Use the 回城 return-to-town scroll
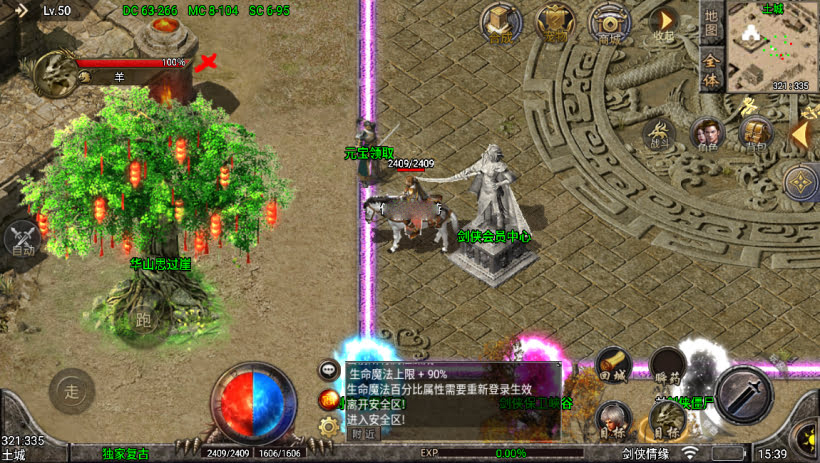The image size is (820, 463). click(613, 366)
